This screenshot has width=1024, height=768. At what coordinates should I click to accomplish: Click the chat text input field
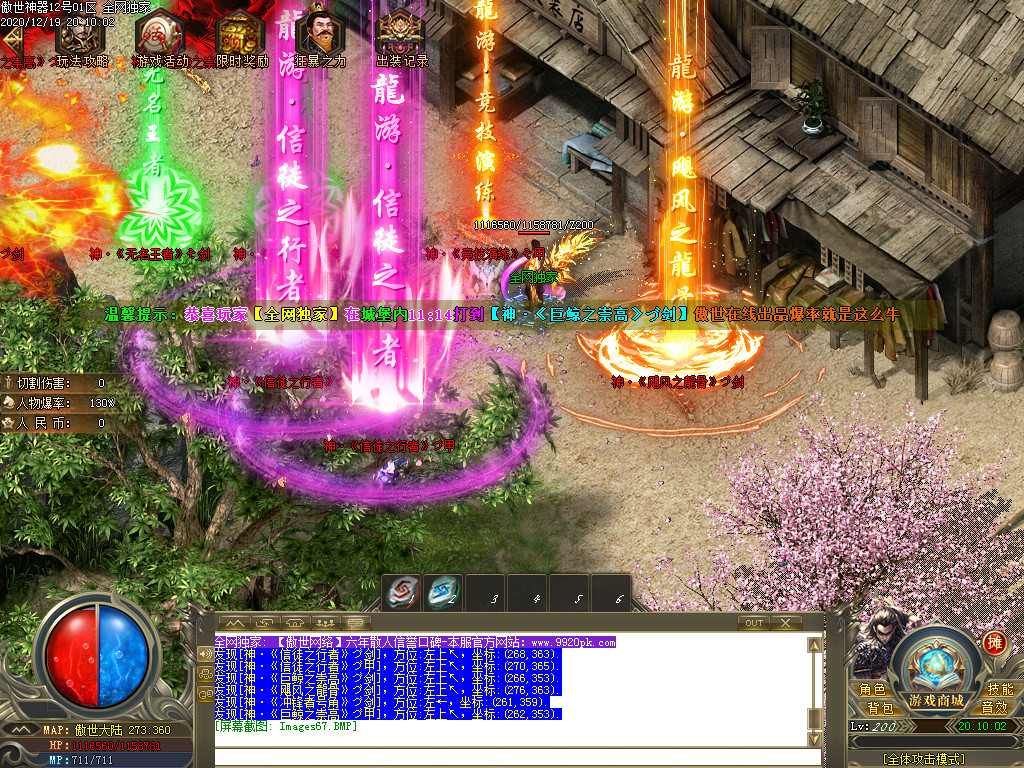coord(510,757)
